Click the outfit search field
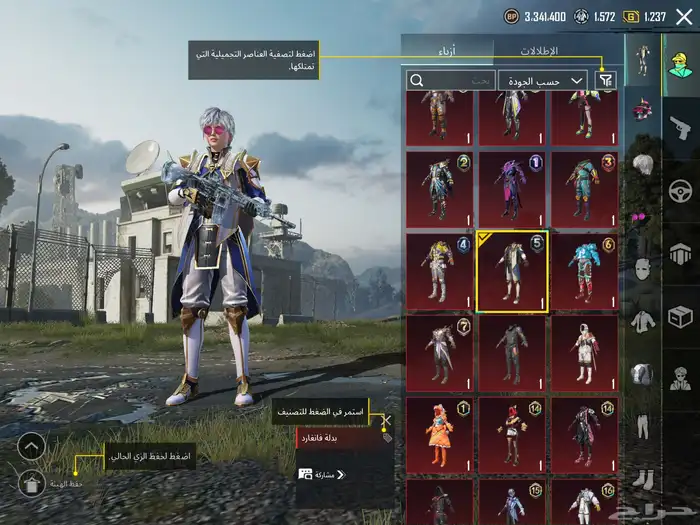Screen dimensions: 700x525 coord(452,80)
